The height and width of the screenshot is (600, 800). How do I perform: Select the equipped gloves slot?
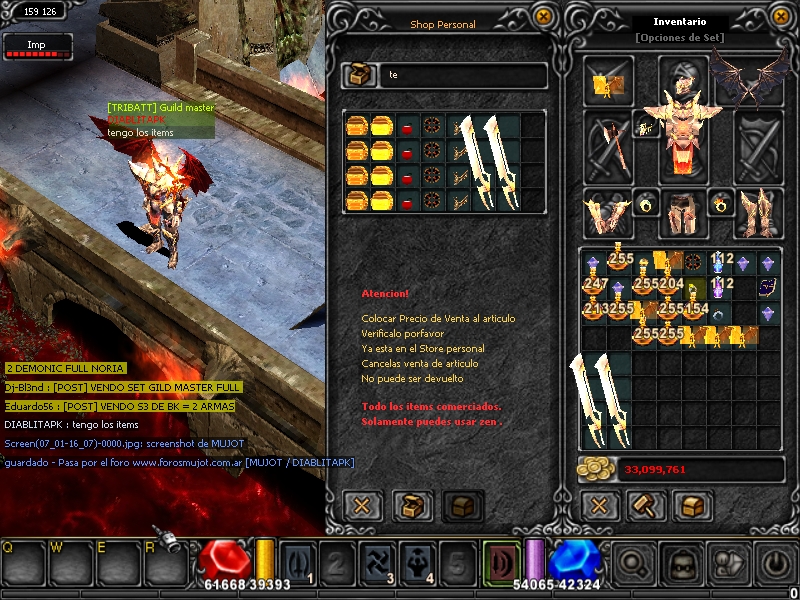pos(607,213)
